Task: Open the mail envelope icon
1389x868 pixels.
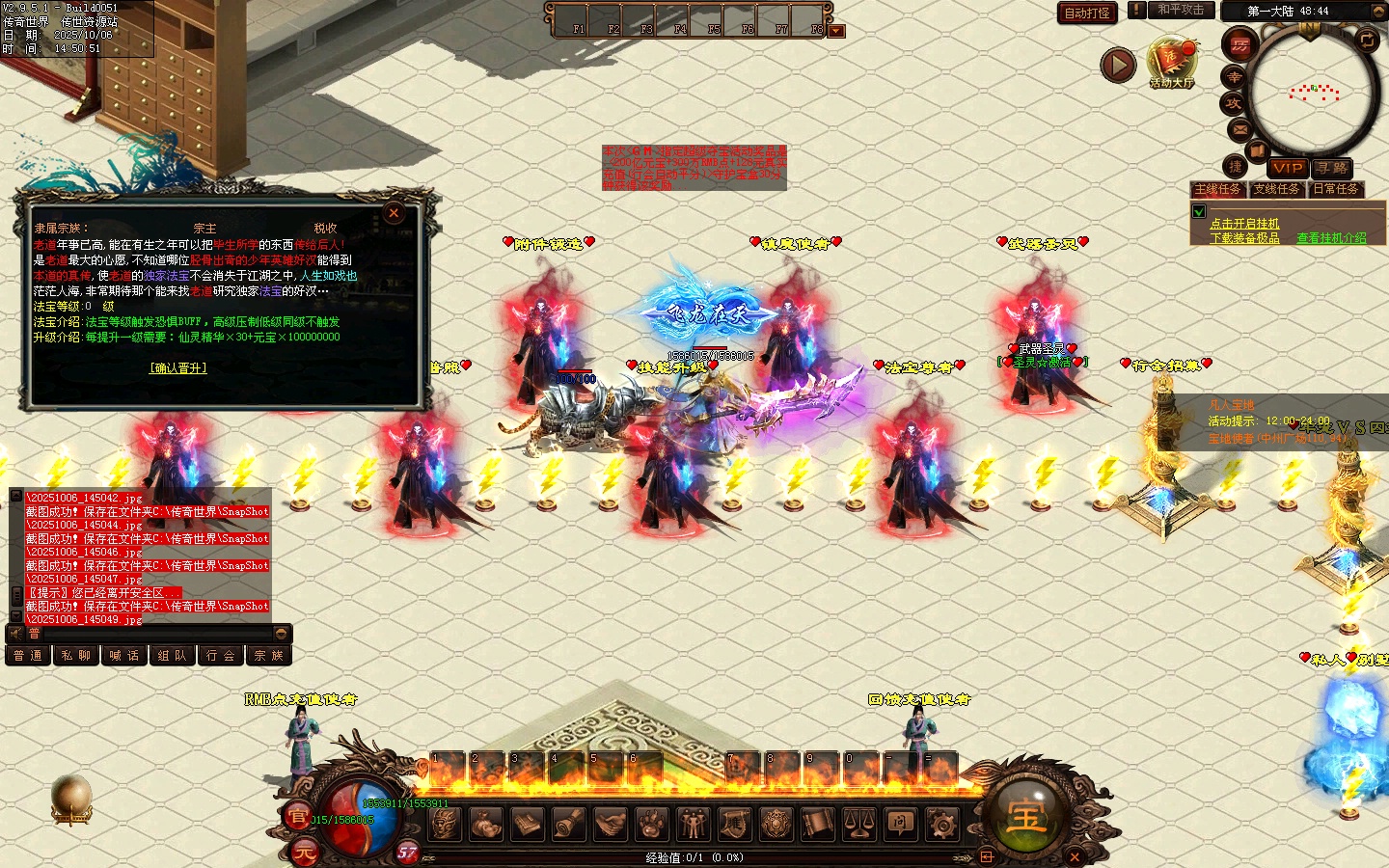Action: [x=1240, y=129]
